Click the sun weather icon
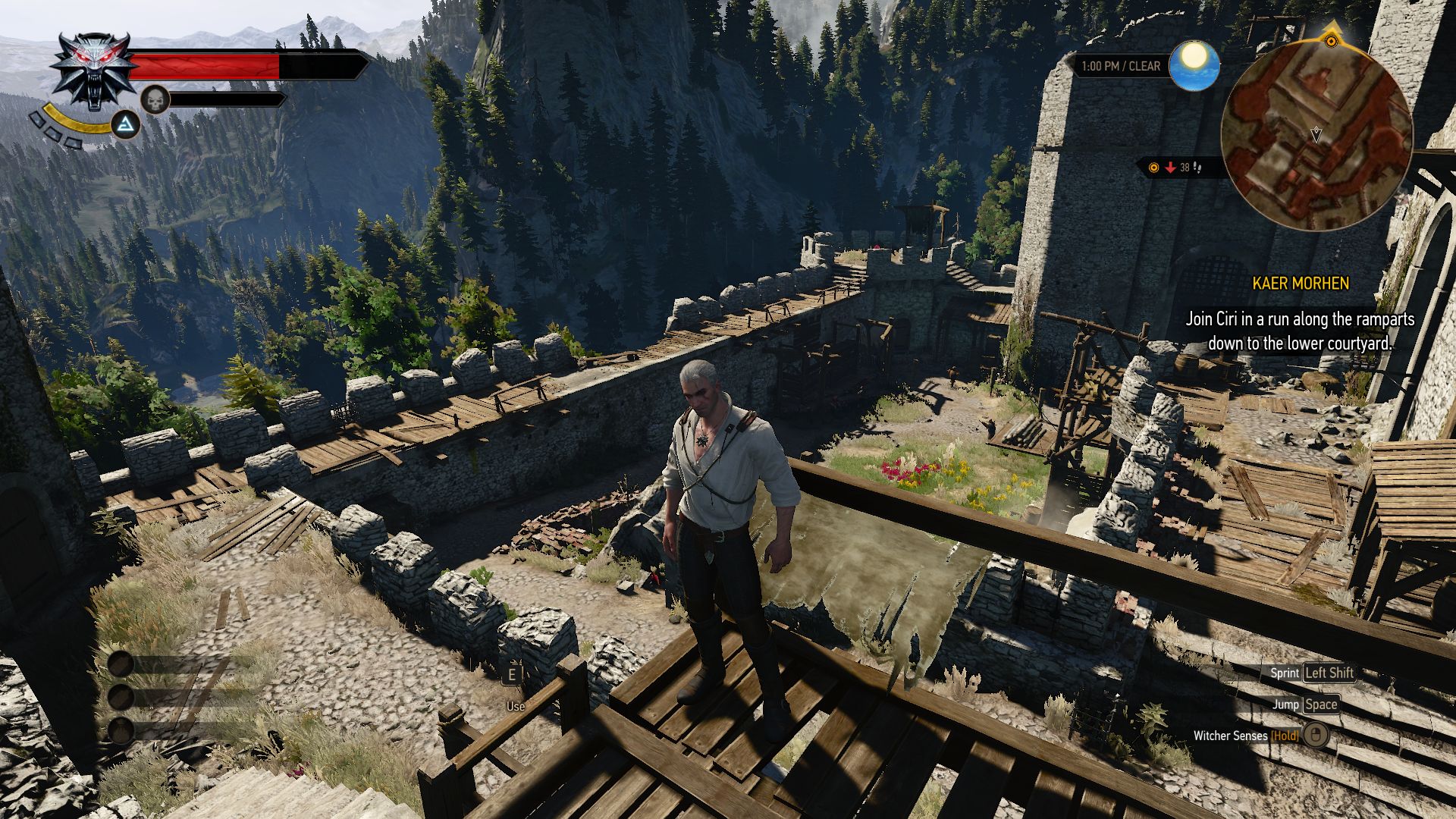The image size is (1456, 819). pos(1194,65)
